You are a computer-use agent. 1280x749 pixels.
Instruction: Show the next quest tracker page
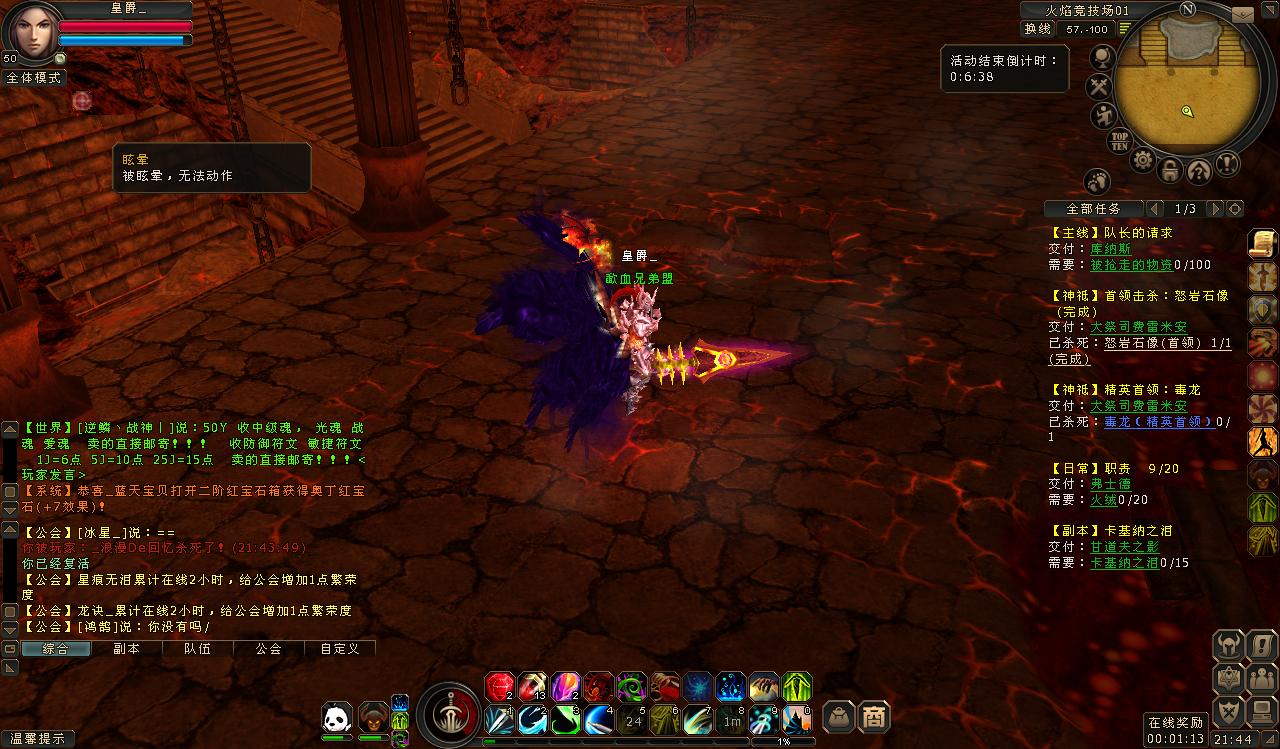click(1215, 209)
